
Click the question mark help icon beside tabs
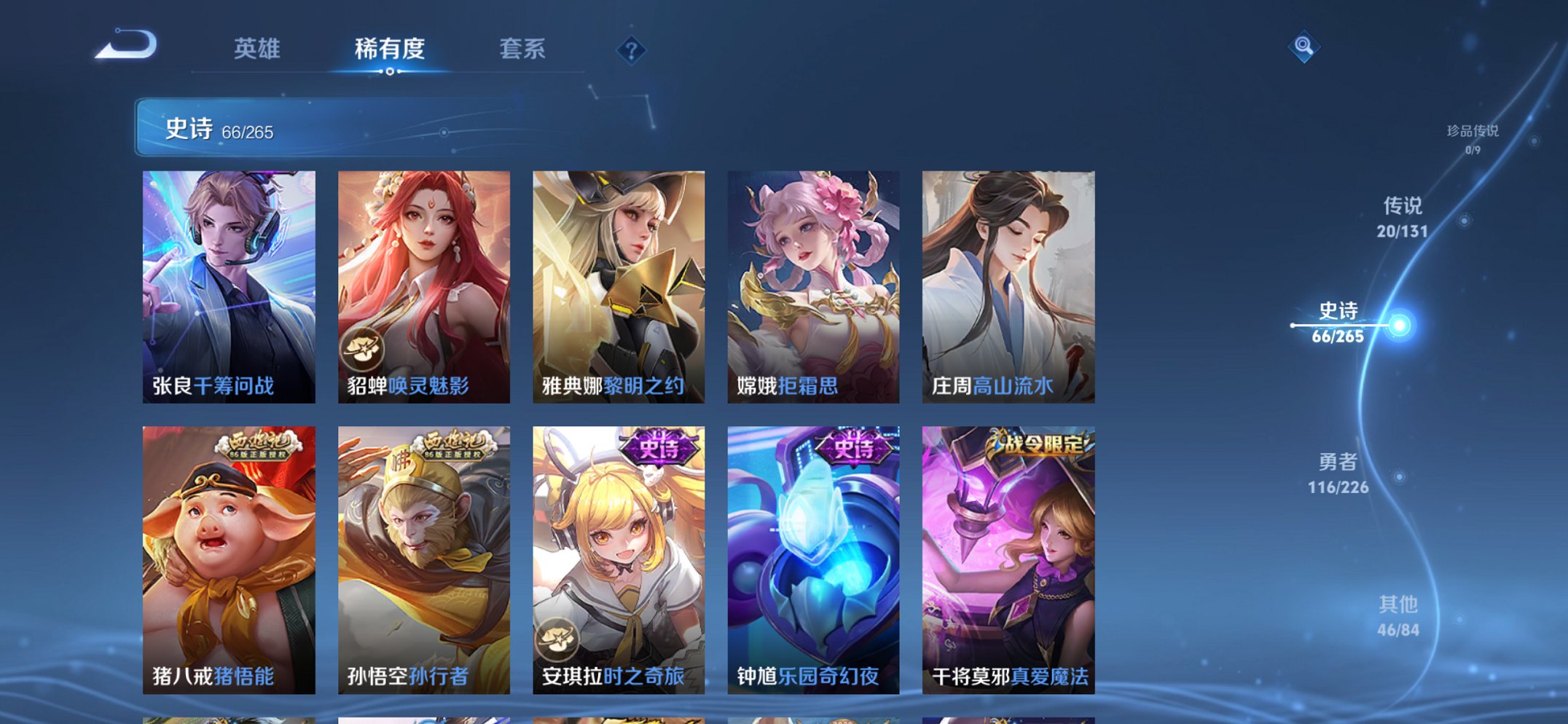click(632, 50)
